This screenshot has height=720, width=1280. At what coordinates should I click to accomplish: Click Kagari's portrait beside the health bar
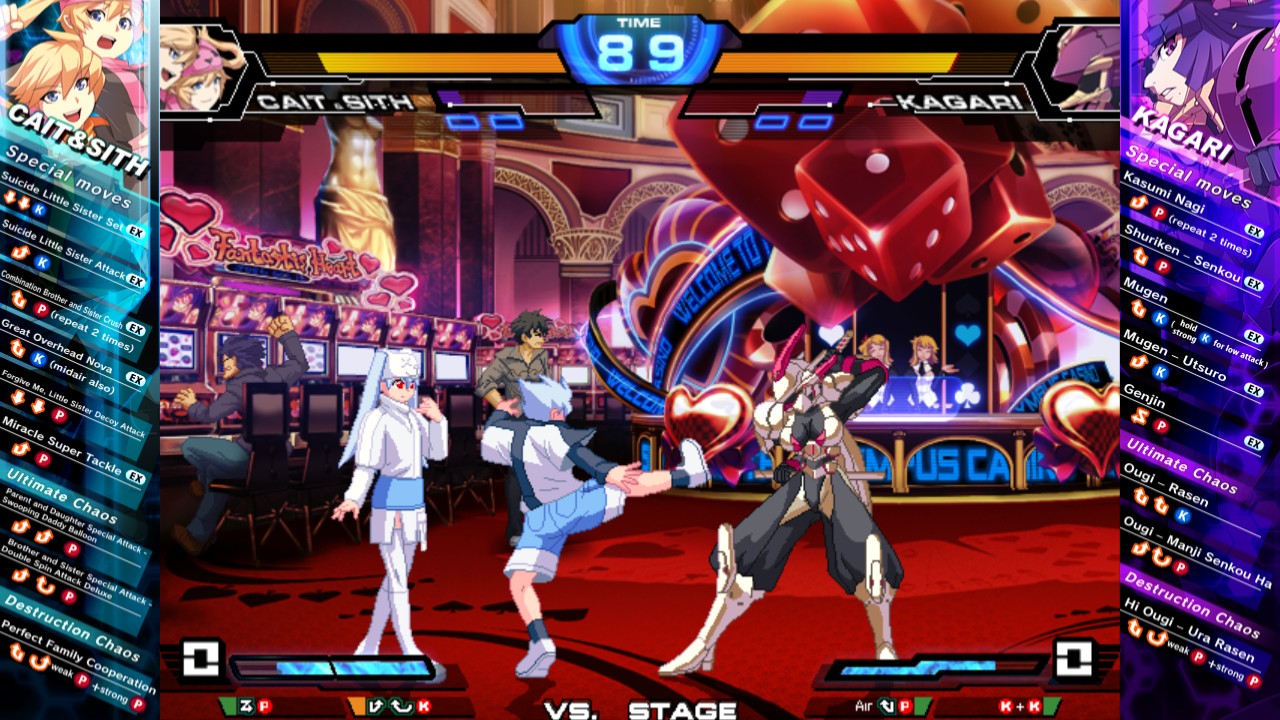(x=1080, y=67)
